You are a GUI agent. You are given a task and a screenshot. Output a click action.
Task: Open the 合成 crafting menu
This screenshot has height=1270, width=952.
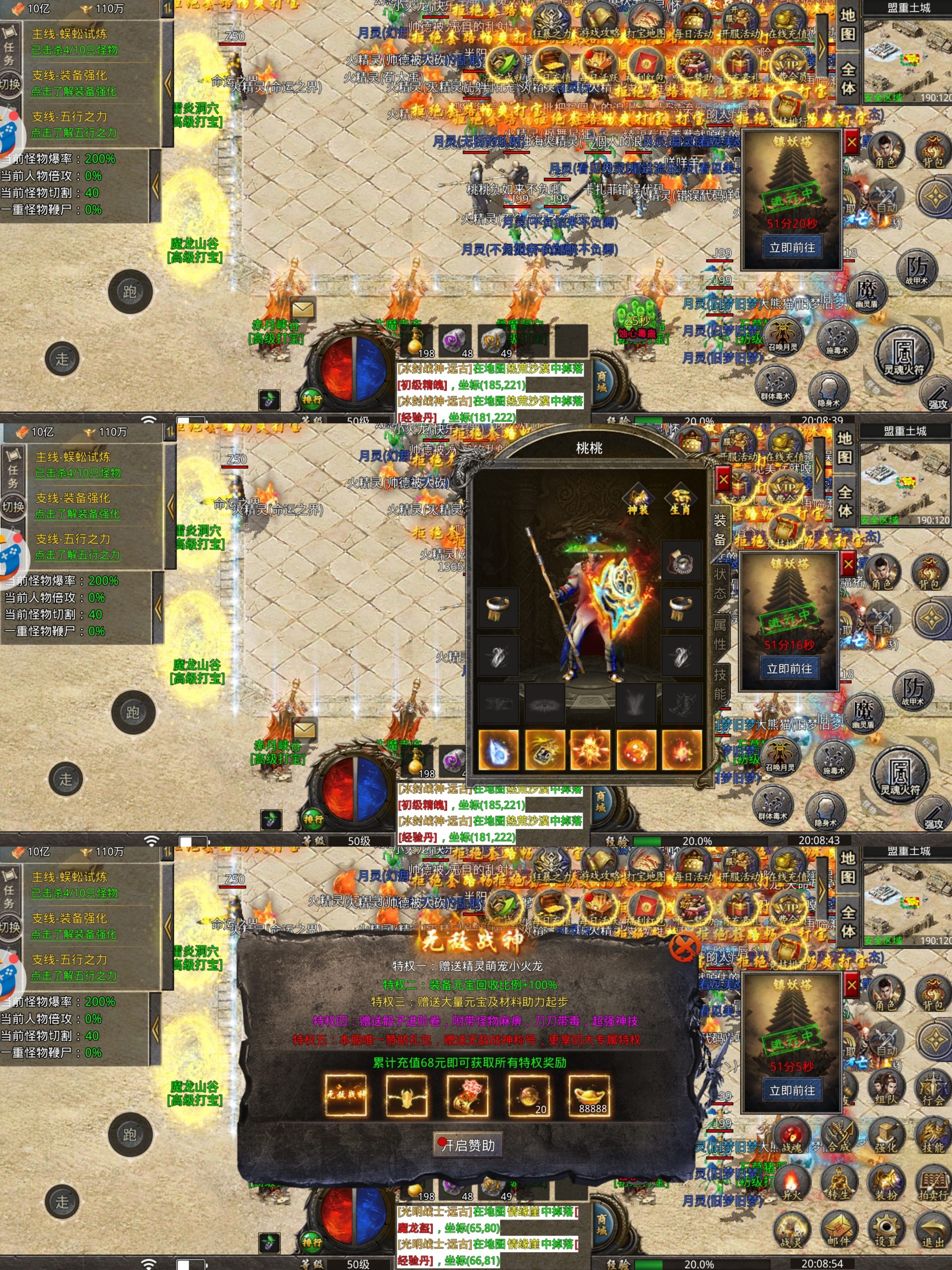pos(839,1136)
